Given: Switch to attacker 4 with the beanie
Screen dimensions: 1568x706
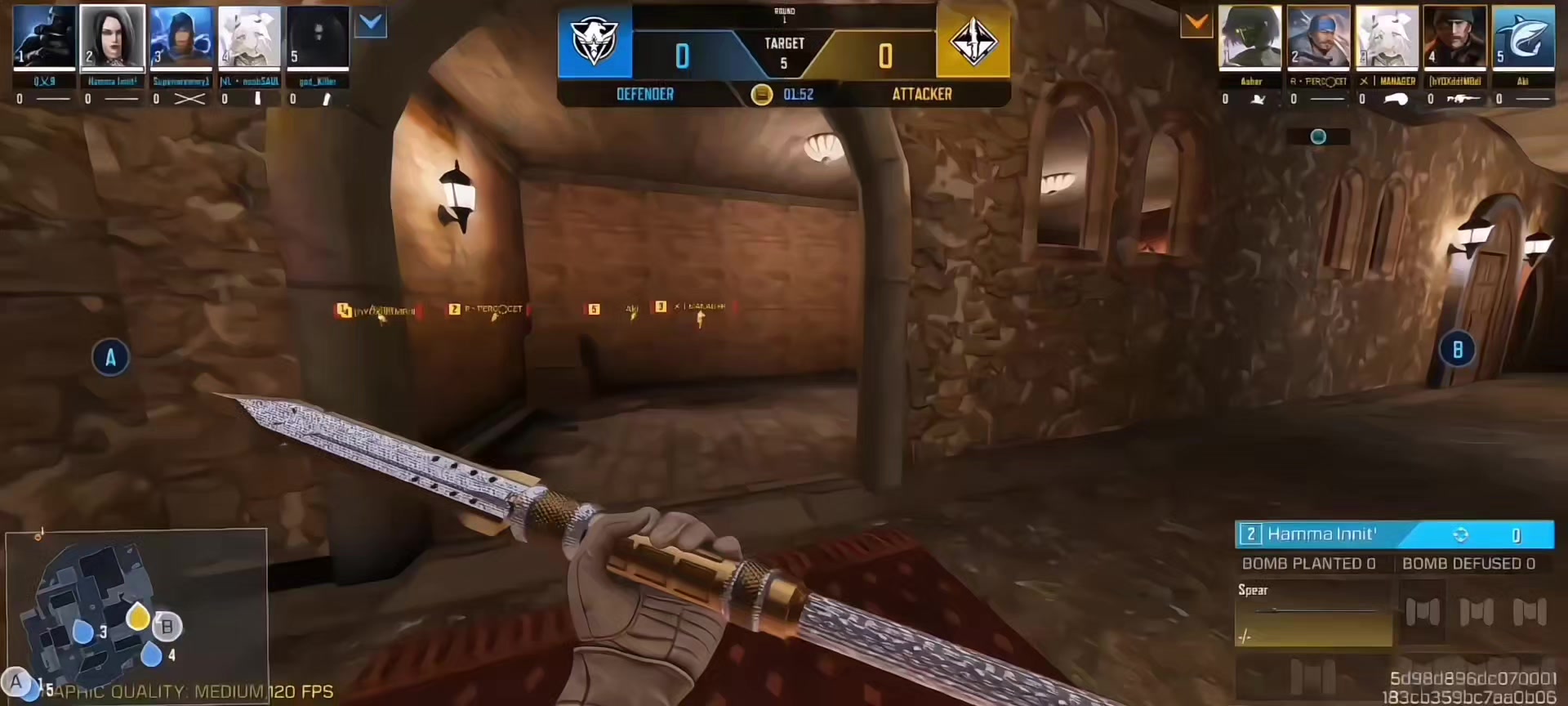Looking at the screenshot, I should pyautogui.click(x=1454, y=38).
